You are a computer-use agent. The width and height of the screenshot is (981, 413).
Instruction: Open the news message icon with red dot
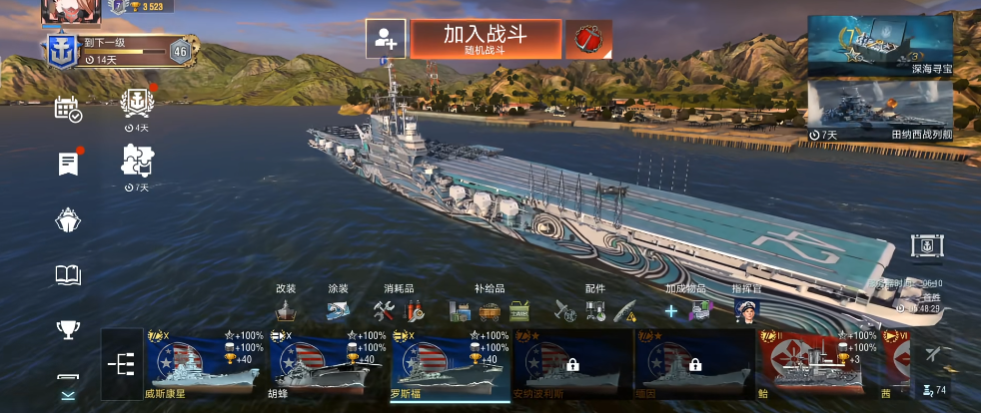click(68, 163)
